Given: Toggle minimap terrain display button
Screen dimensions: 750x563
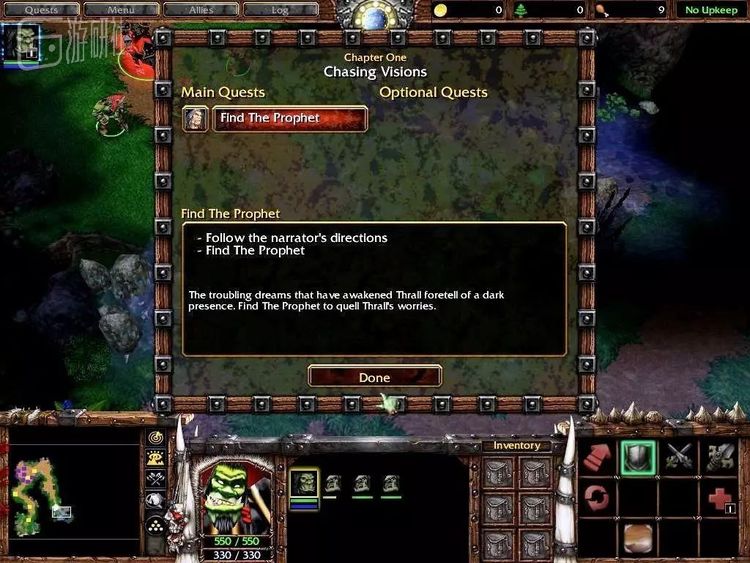Looking at the screenshot, I should [155, 458].
